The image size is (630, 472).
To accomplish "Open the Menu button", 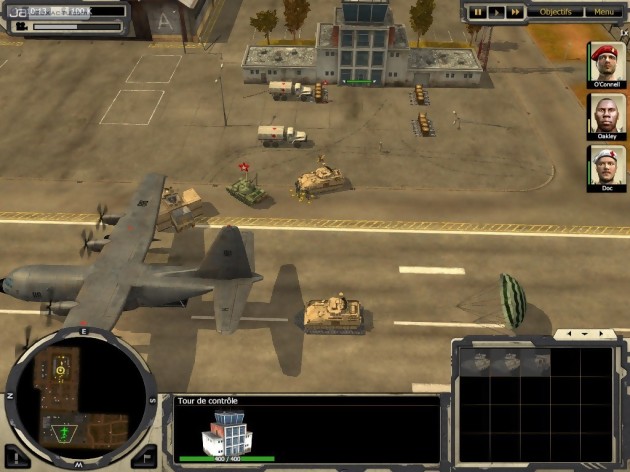I will click(604, 12).
